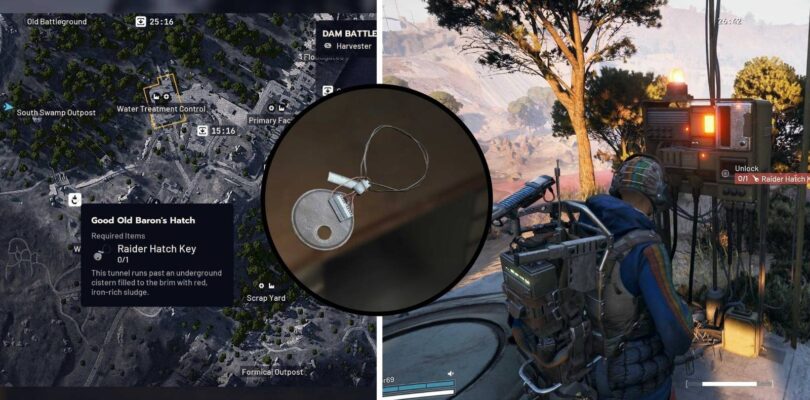This screenshot has width=810, height=400.
Task: Select the South Swamp Outpost arrow marker
Action: click(9, 106)
